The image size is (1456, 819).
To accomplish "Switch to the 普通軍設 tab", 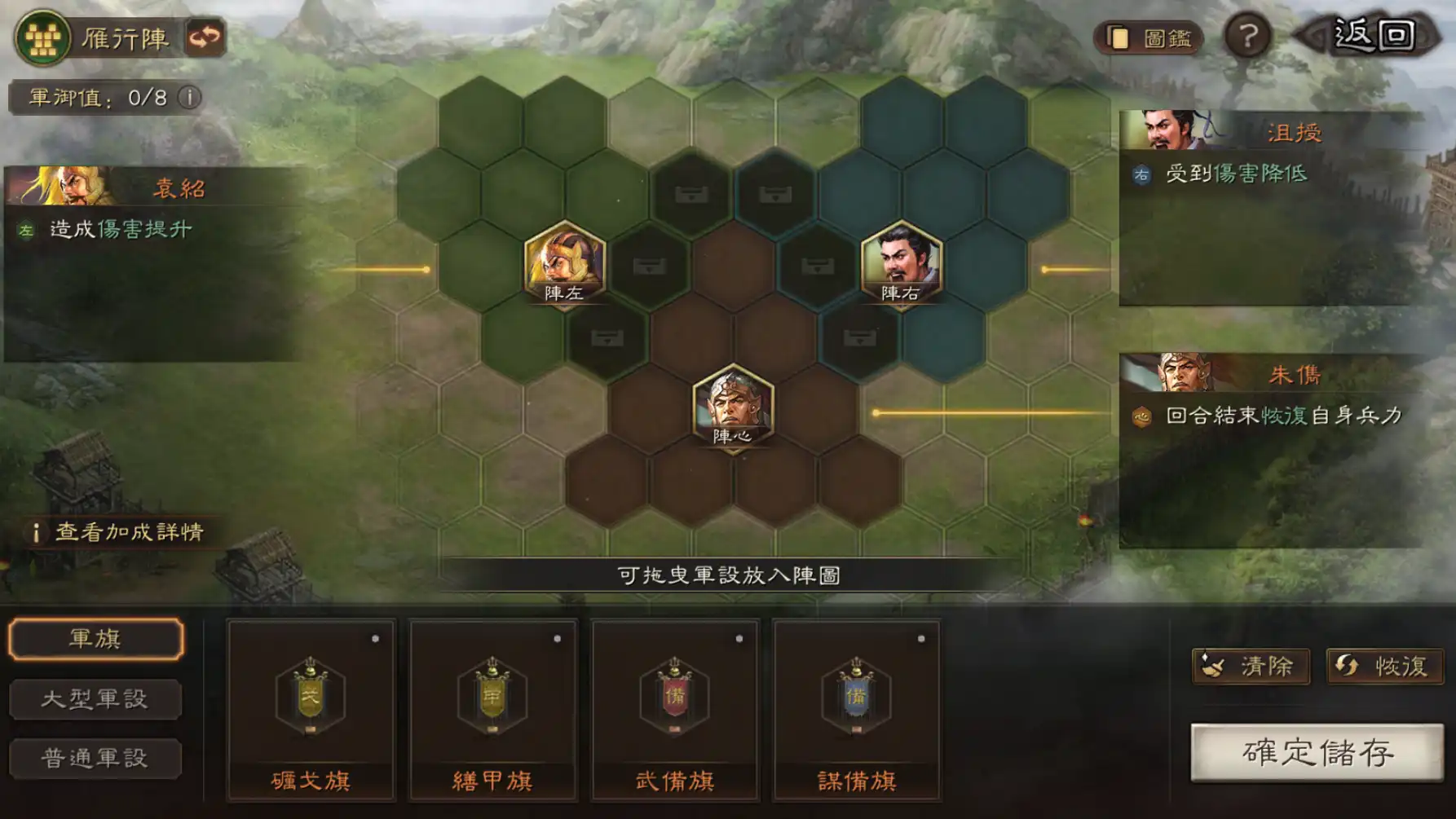I will [x=95, y=758].
